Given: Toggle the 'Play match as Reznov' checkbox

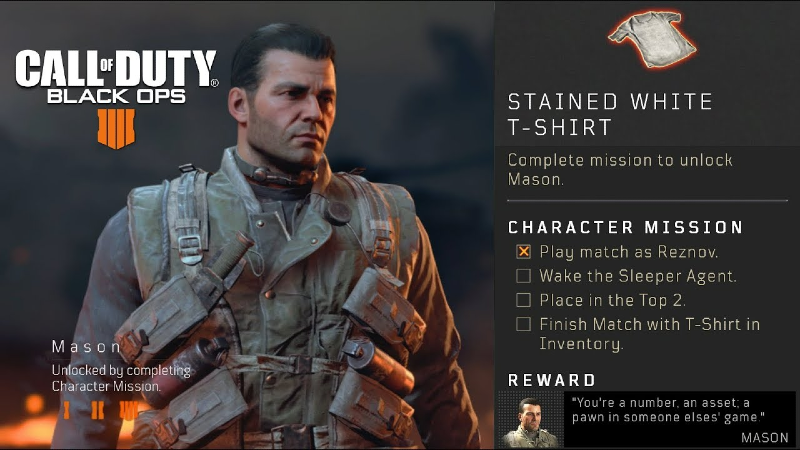Looking at the screenshot, I should coord(523,252).
